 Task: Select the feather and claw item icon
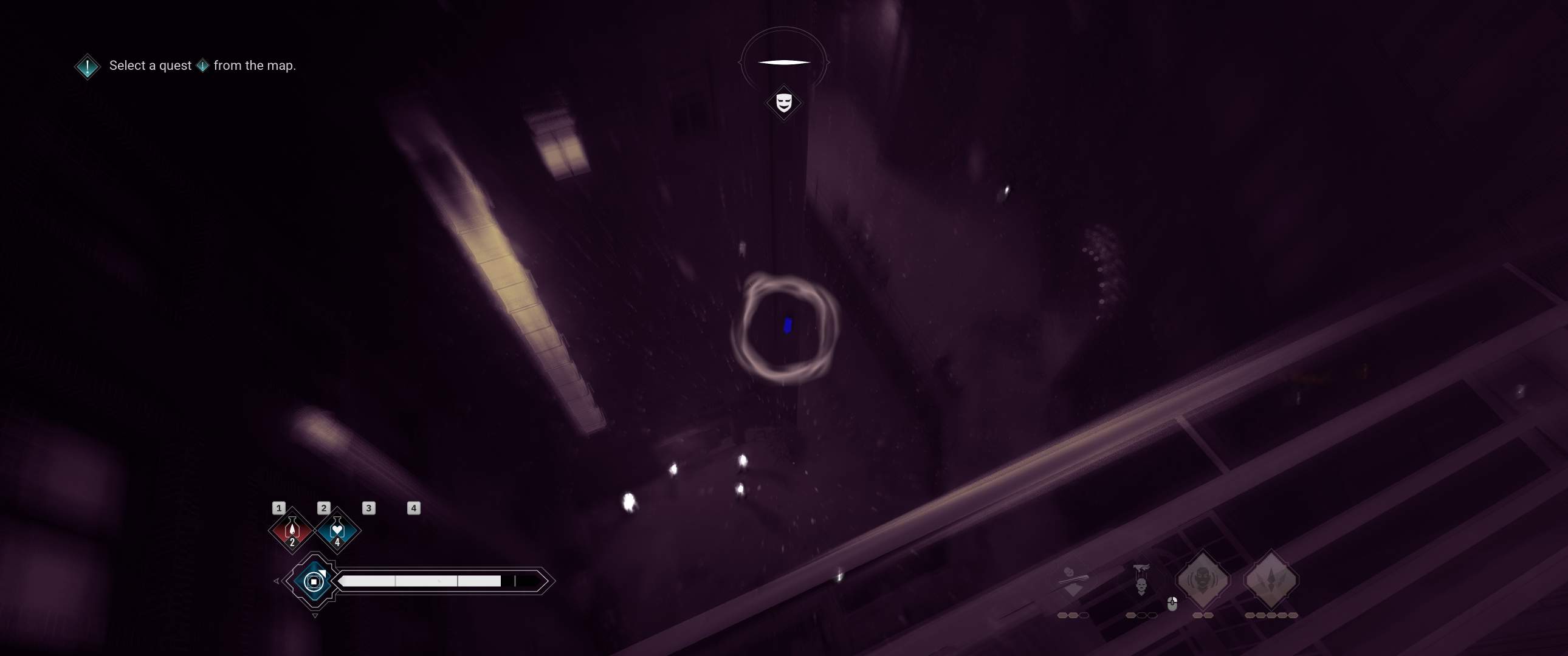(x=1073, y=577)
